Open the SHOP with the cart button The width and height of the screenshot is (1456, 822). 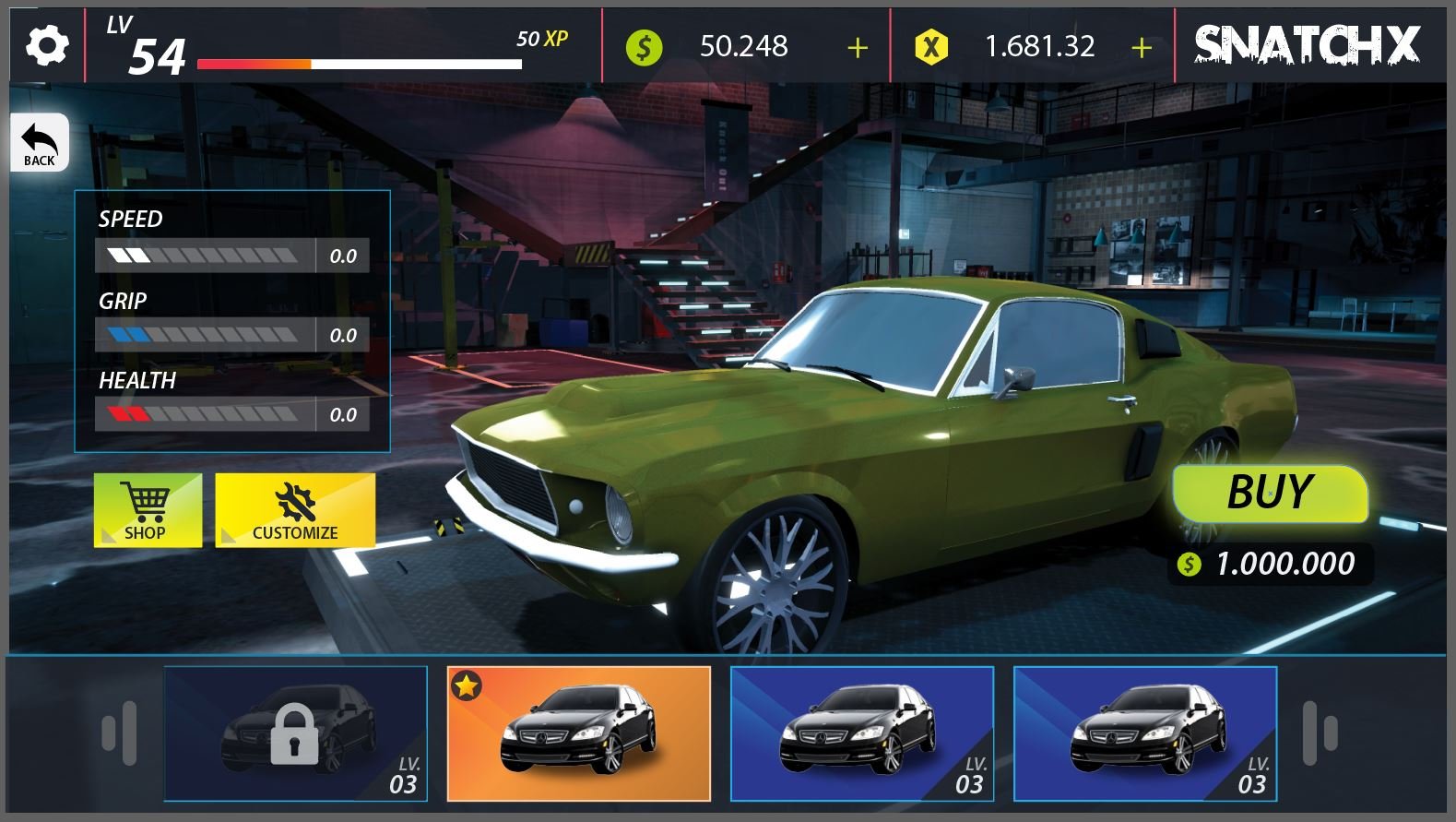point(148,510)
